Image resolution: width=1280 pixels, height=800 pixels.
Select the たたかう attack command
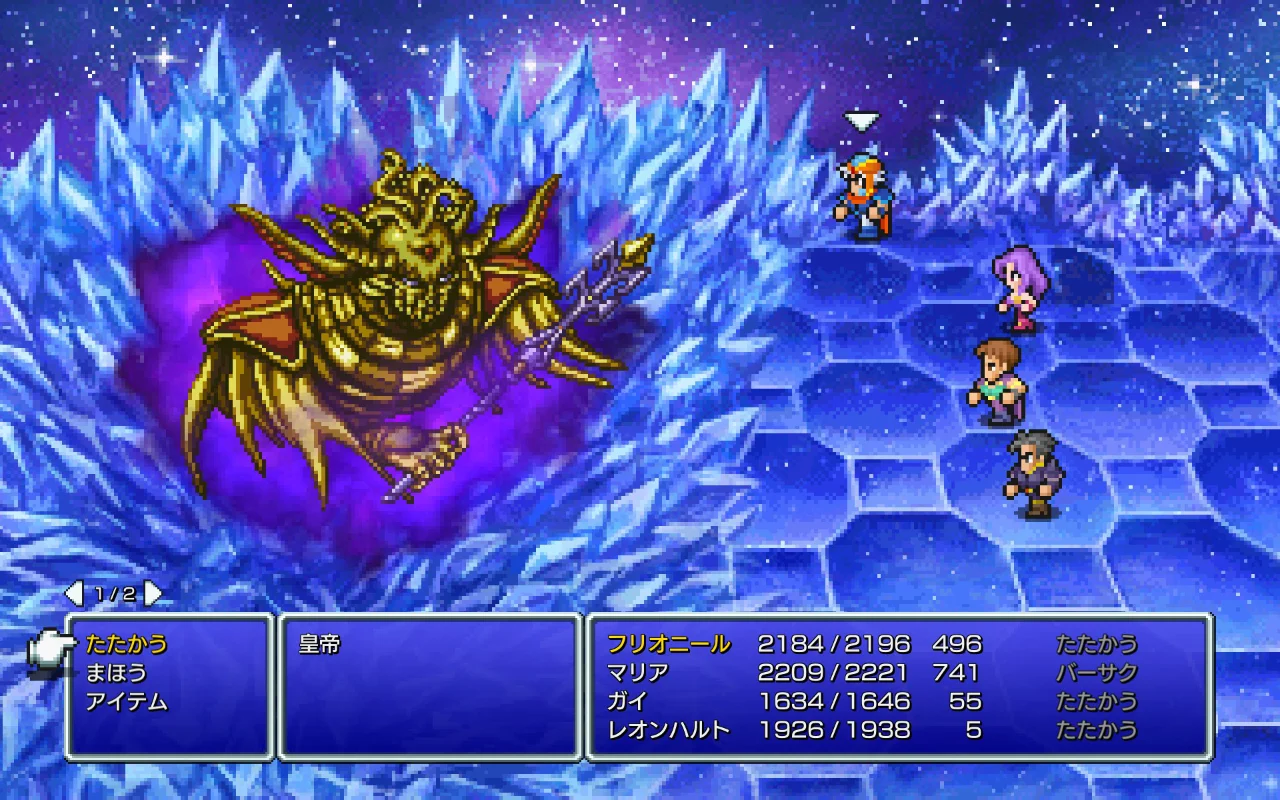click(126, 644)
